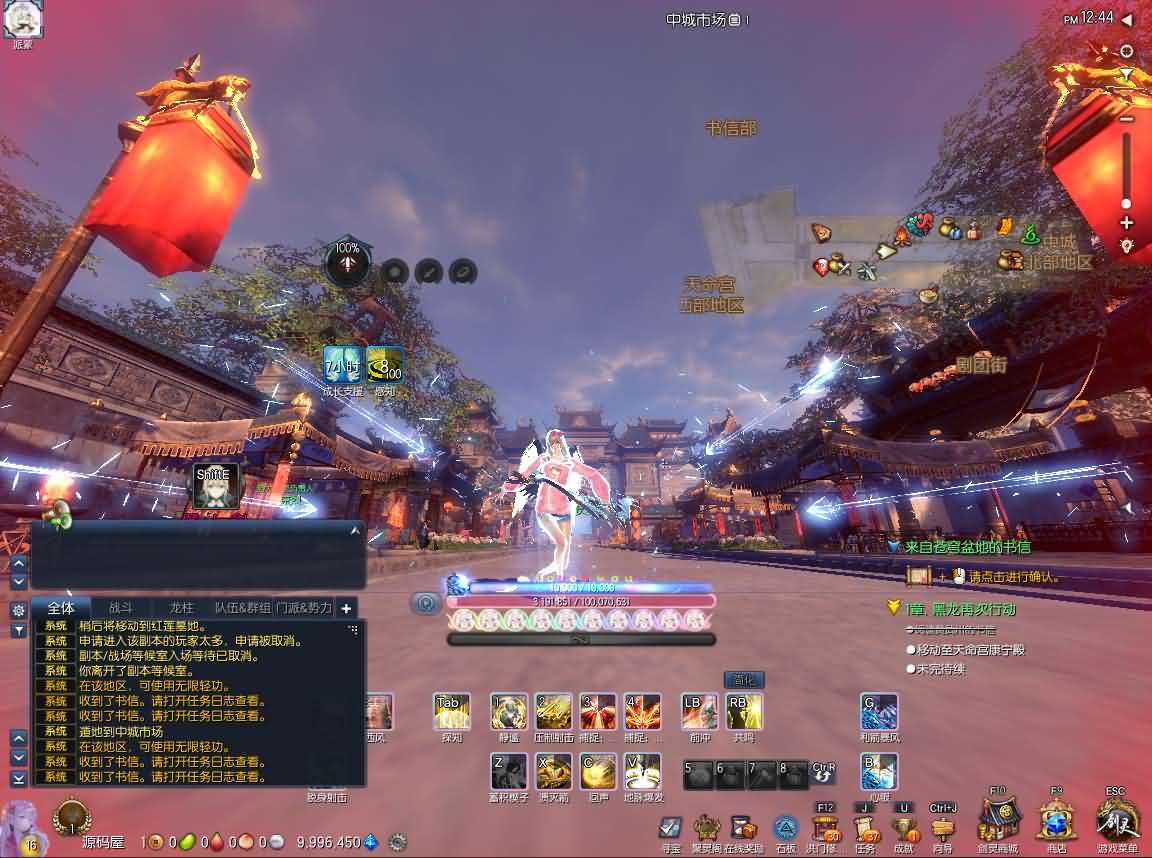The height and width of the screenshot is (858, 1152).
Task: Open the 成就 achievements trophy icon
Action: click(x=904, y=828)
